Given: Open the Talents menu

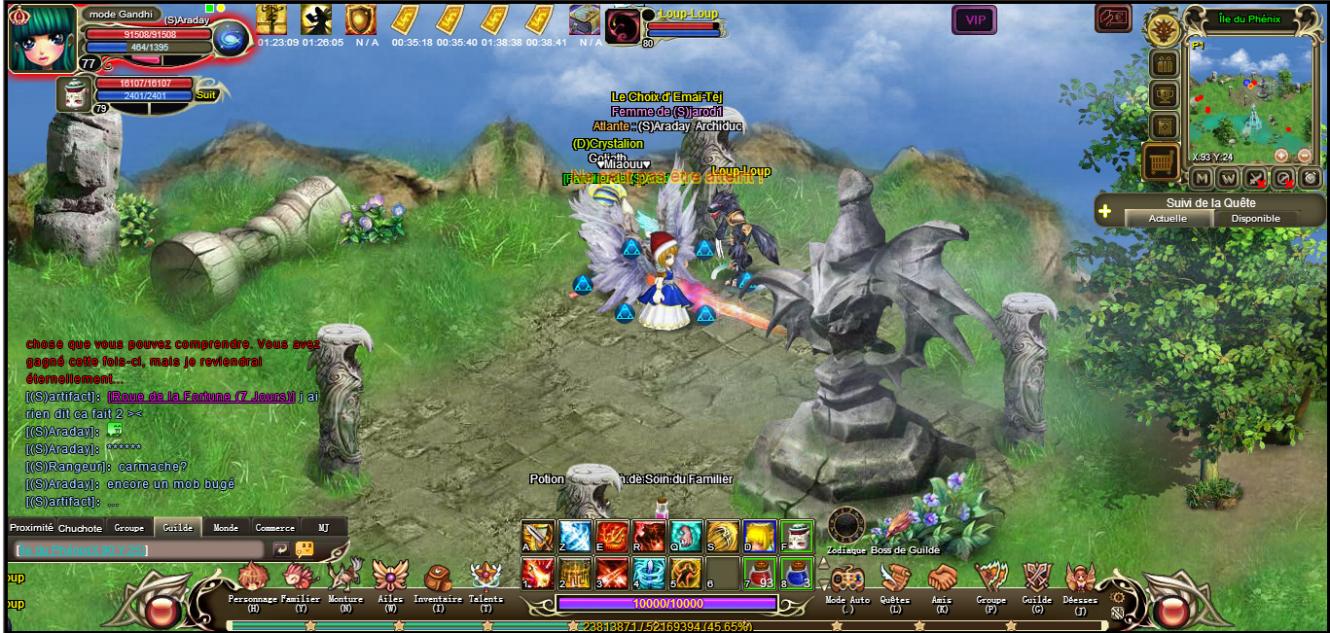Looking at the screenshot, I should [486, 579].
